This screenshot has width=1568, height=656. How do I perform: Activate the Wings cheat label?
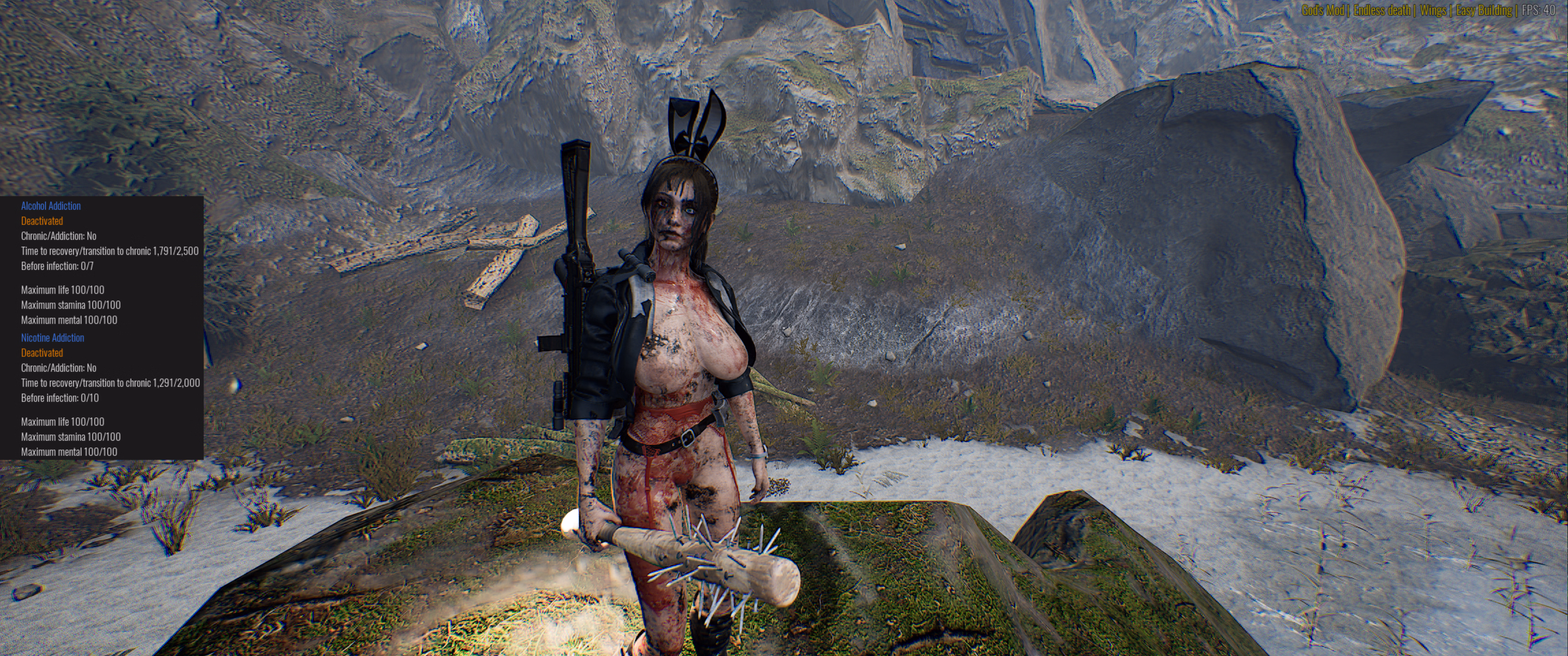coord(1433,10)
